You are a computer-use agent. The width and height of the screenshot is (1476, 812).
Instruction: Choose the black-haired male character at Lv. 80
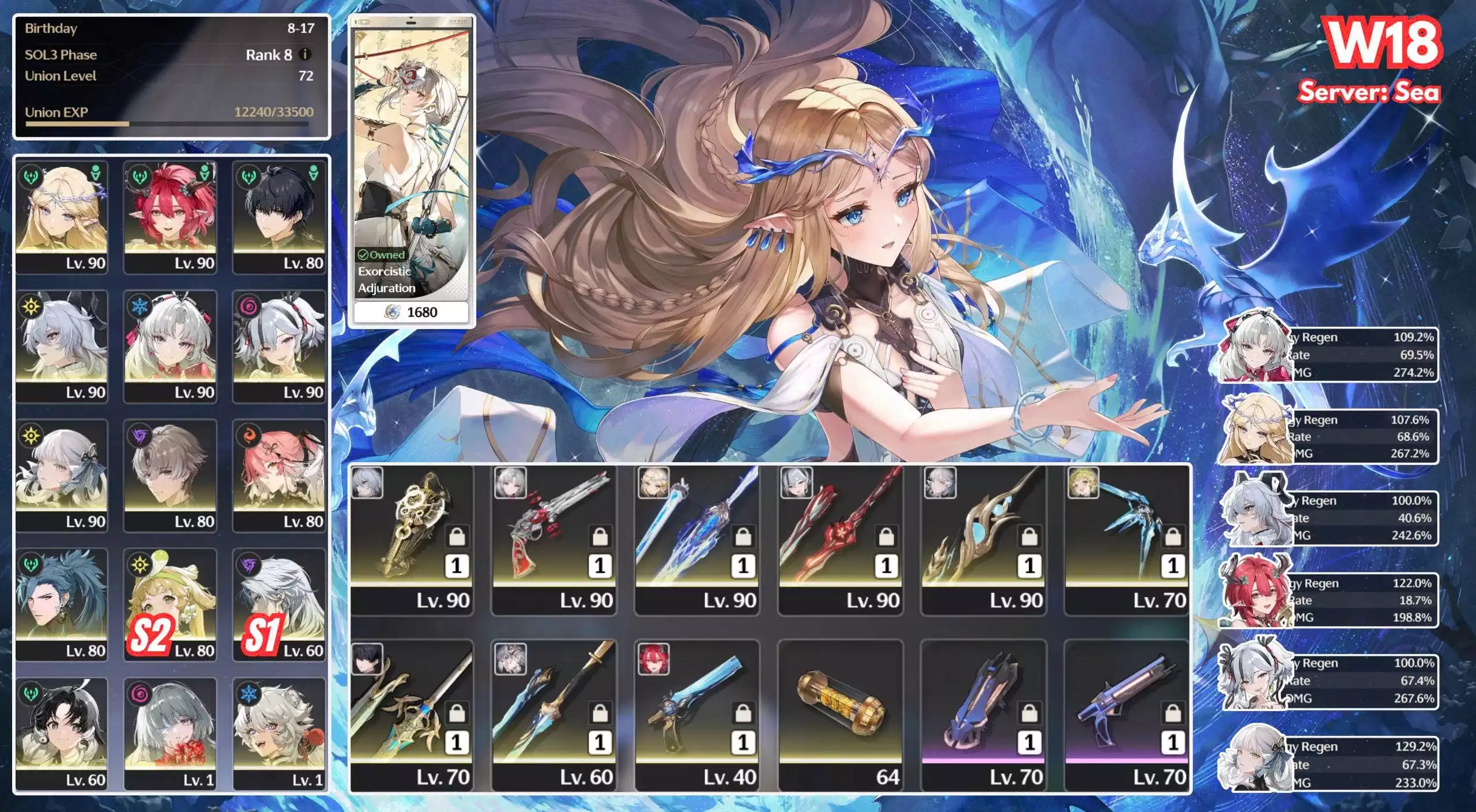click(x=280, y=216)
